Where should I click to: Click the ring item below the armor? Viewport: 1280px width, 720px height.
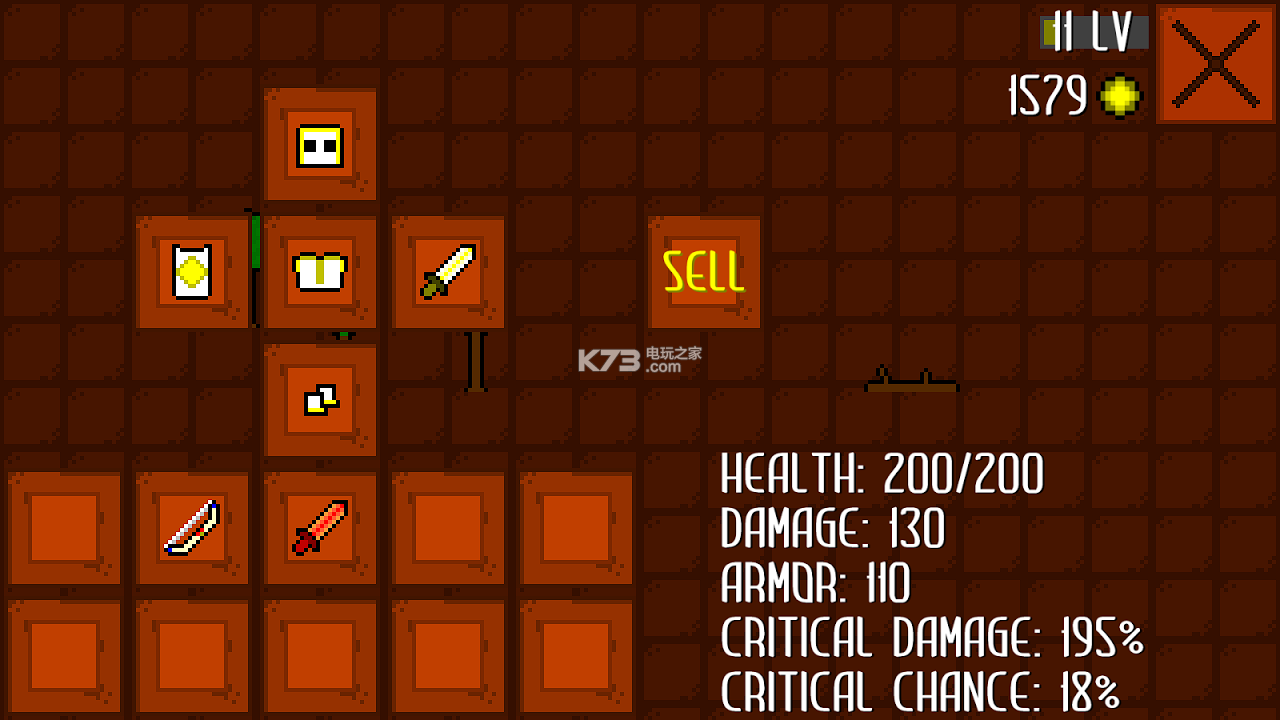(320, 399)
